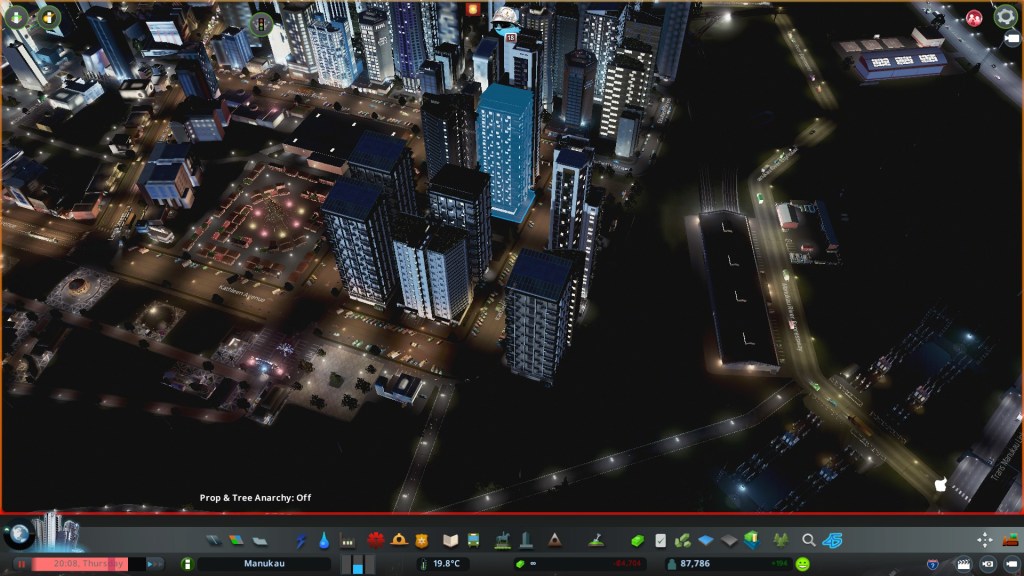Open the zoning tool menu
1024x576 pixels.
point(236,541)
